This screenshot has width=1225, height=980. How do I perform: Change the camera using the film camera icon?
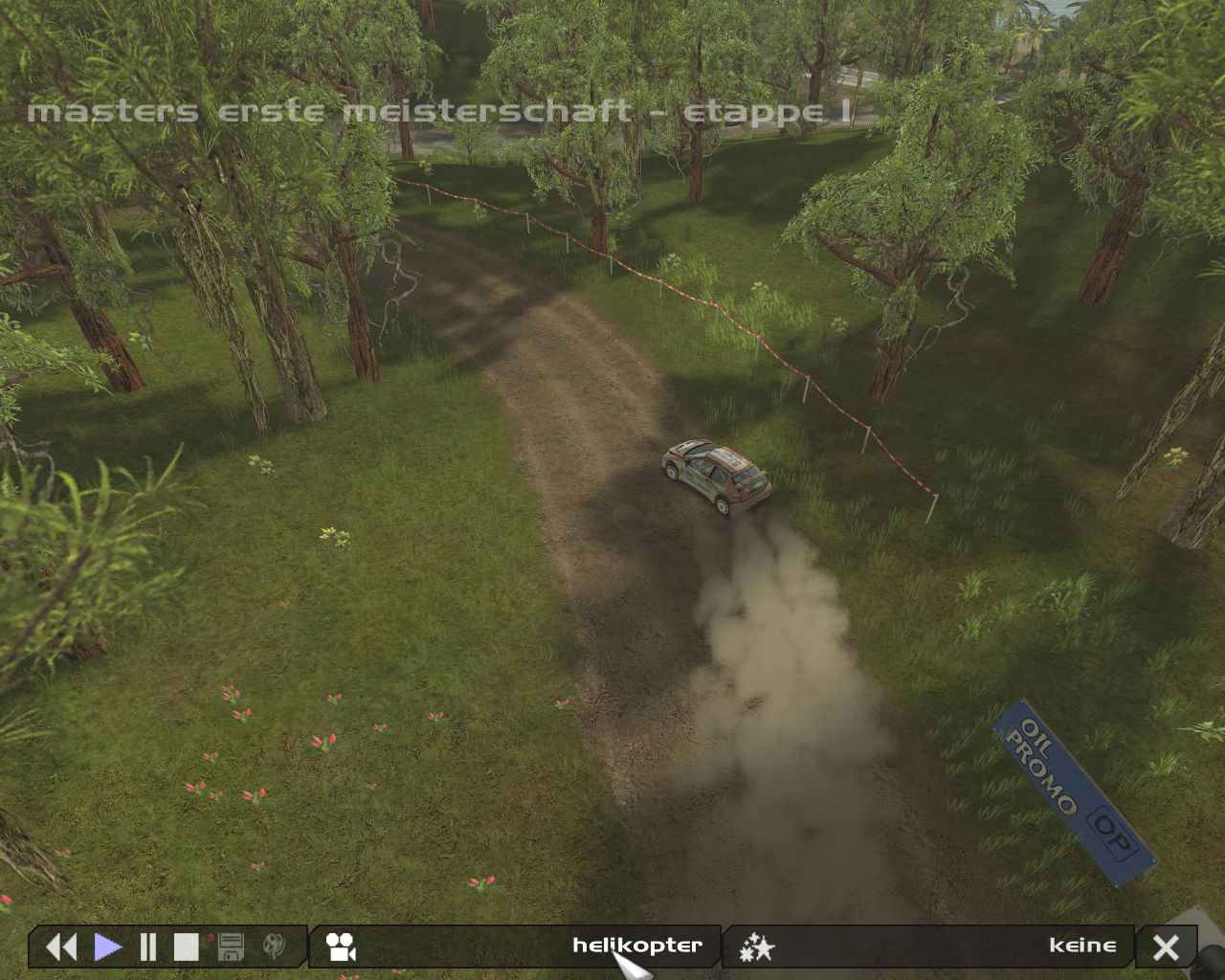click(341, 947)
